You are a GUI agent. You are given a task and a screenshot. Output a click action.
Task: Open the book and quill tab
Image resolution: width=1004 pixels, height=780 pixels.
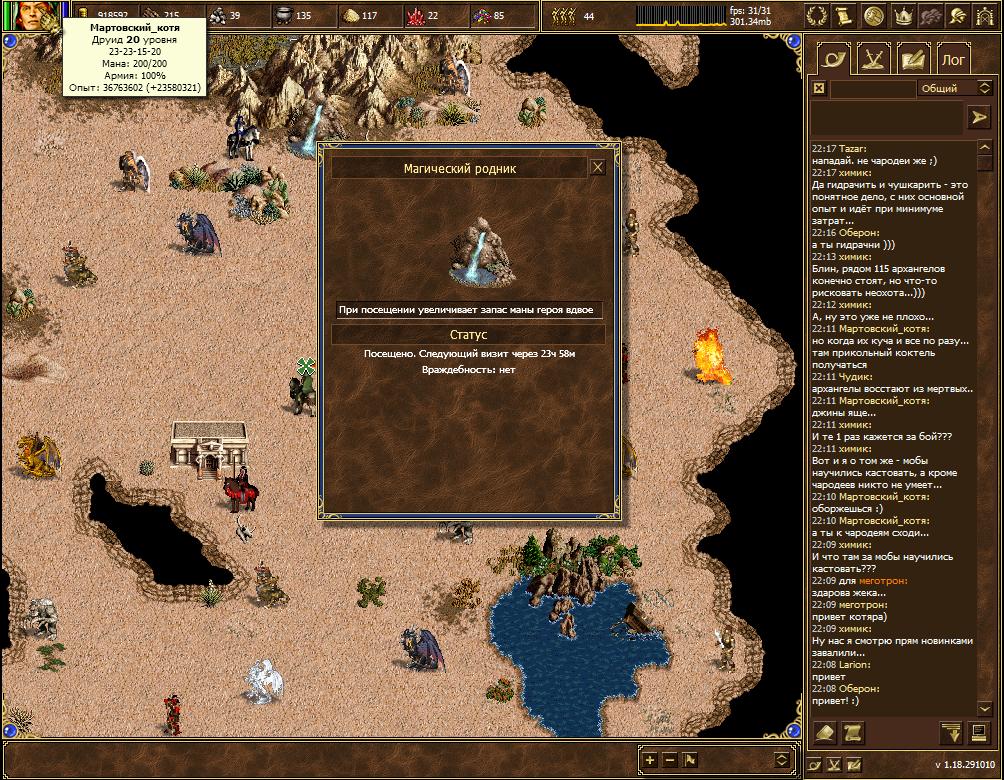pyautogui.click(x=913, y=59)
